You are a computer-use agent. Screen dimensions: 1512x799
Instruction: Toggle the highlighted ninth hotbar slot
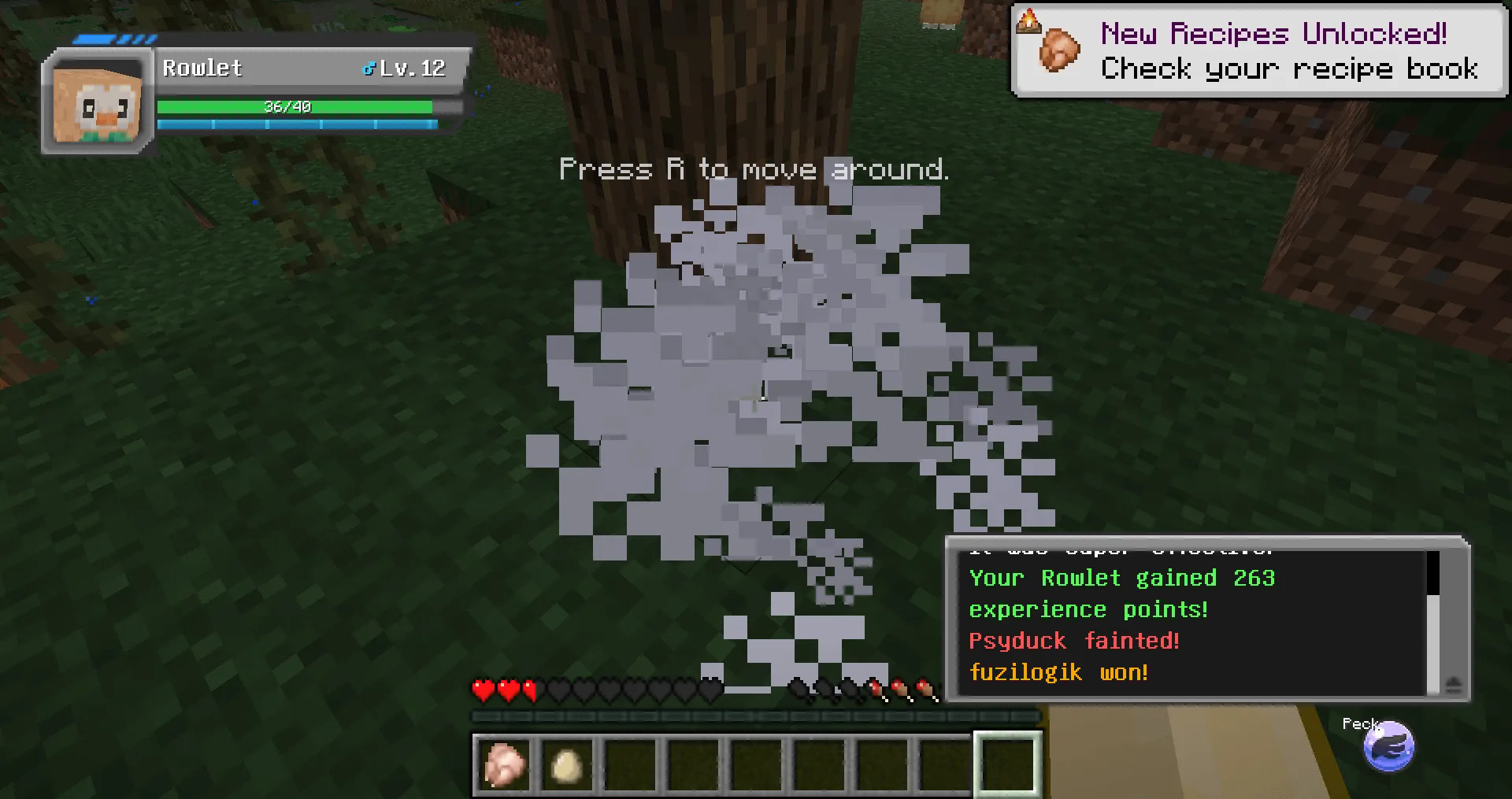tap(1009, 764)
